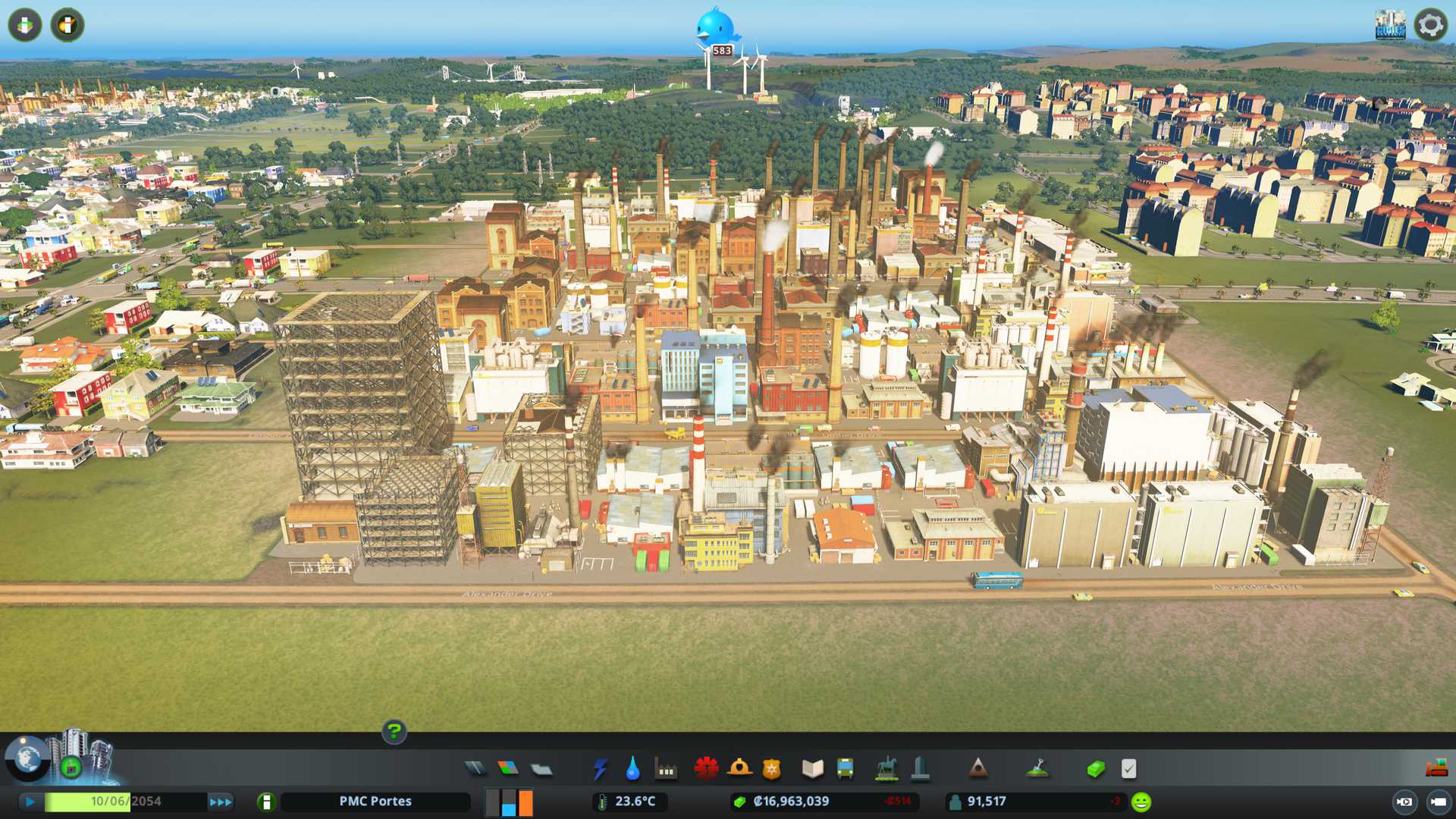The width and height of the screenshot is (1456, 819).
Task: Open the Fire Department menu
Action: (739, 769)
